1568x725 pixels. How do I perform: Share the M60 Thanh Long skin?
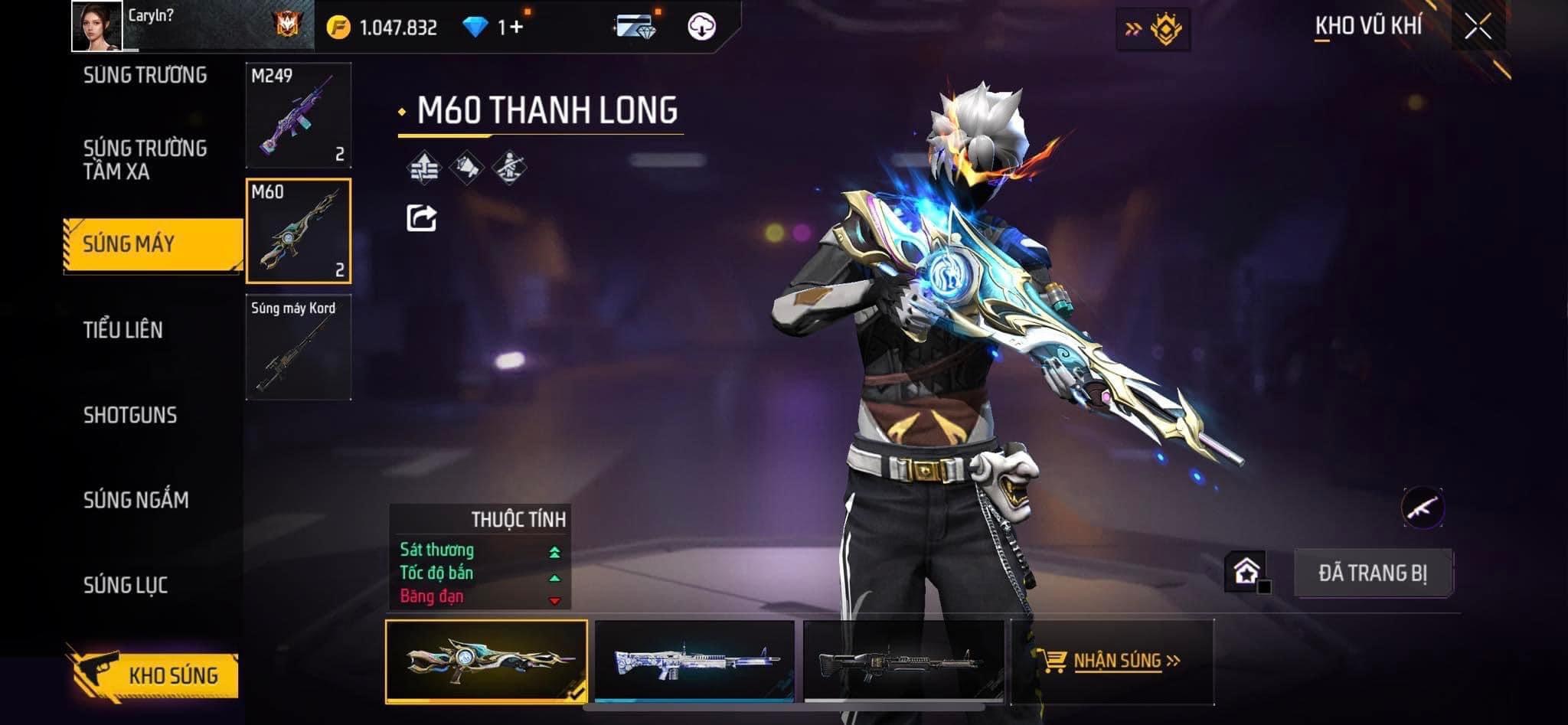(421, 218)
